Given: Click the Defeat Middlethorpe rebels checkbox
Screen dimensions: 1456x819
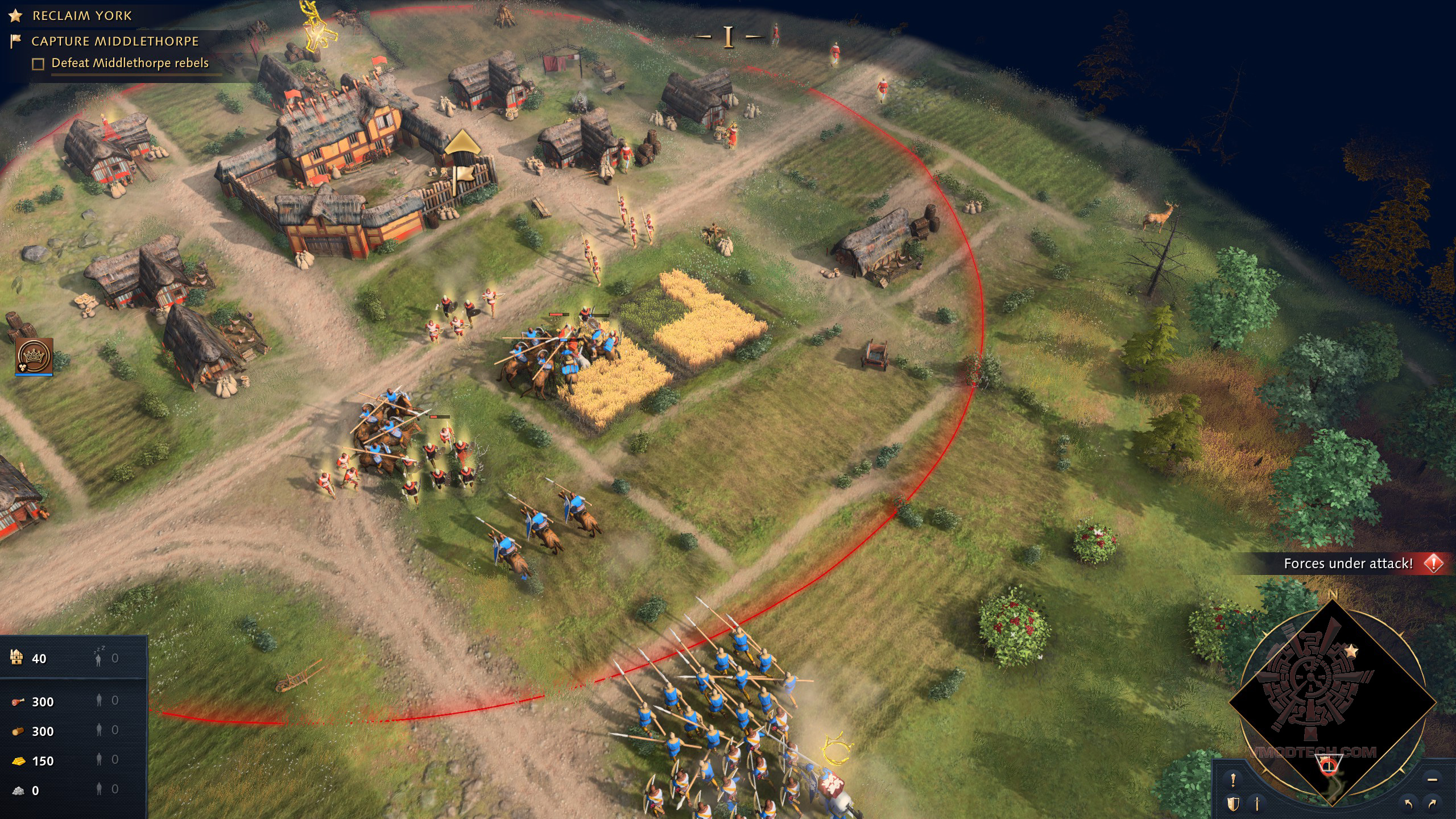Looking at the screenshot, I should 38,64.
